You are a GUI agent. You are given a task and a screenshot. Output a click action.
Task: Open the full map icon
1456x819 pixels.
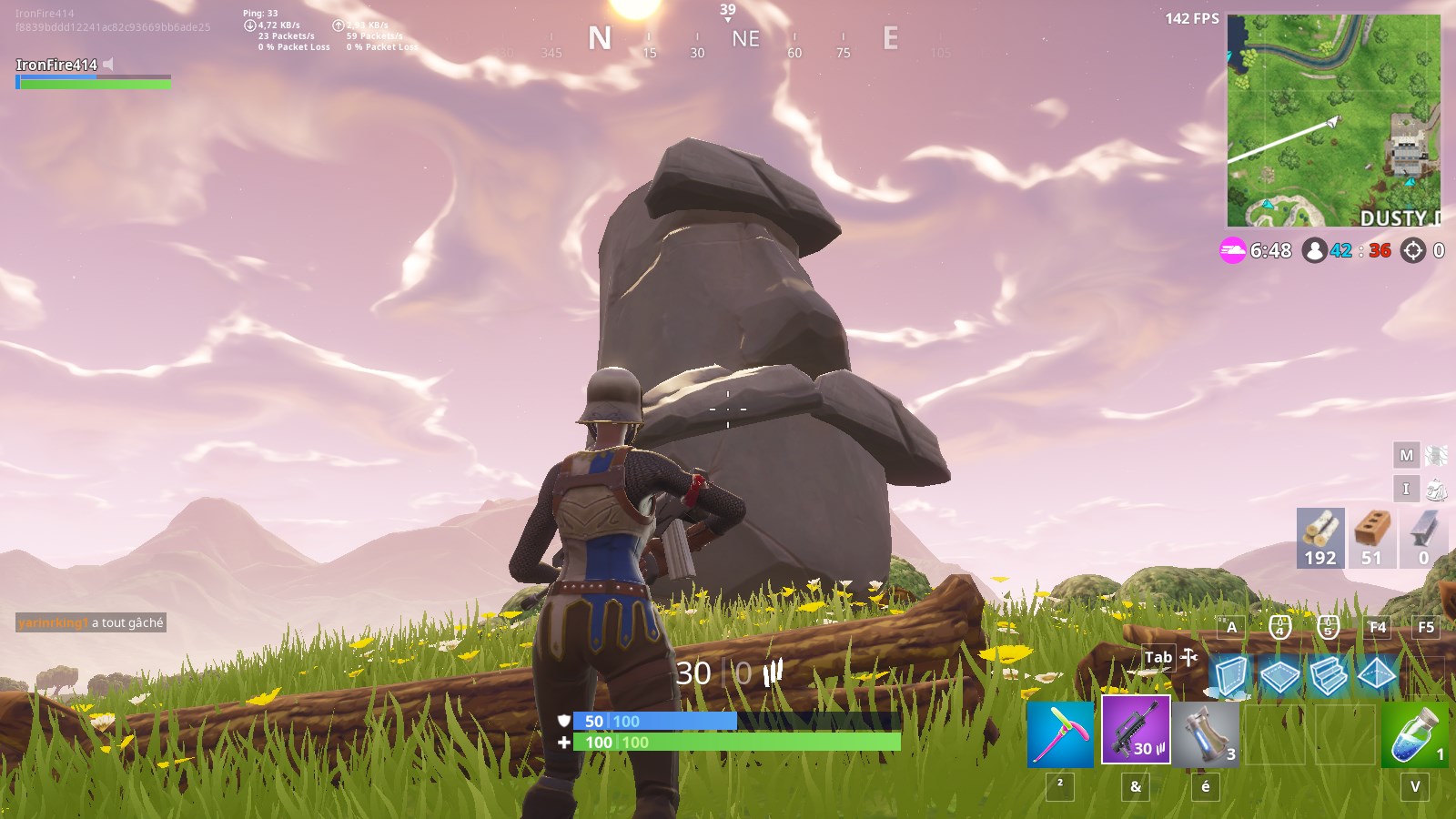pyautogui.click(x=1436, y=455)
